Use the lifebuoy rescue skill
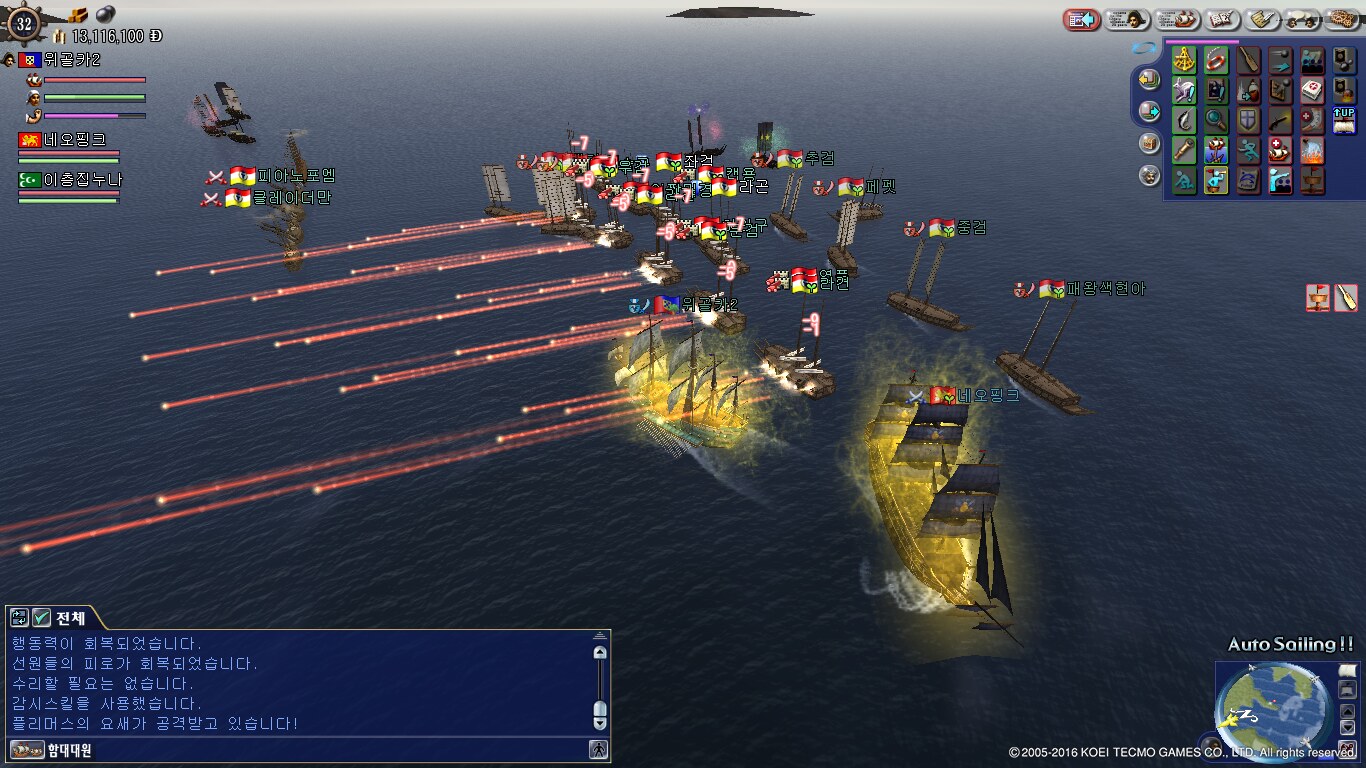This screenshot has width=1366, height=768. coord(1216,61)
